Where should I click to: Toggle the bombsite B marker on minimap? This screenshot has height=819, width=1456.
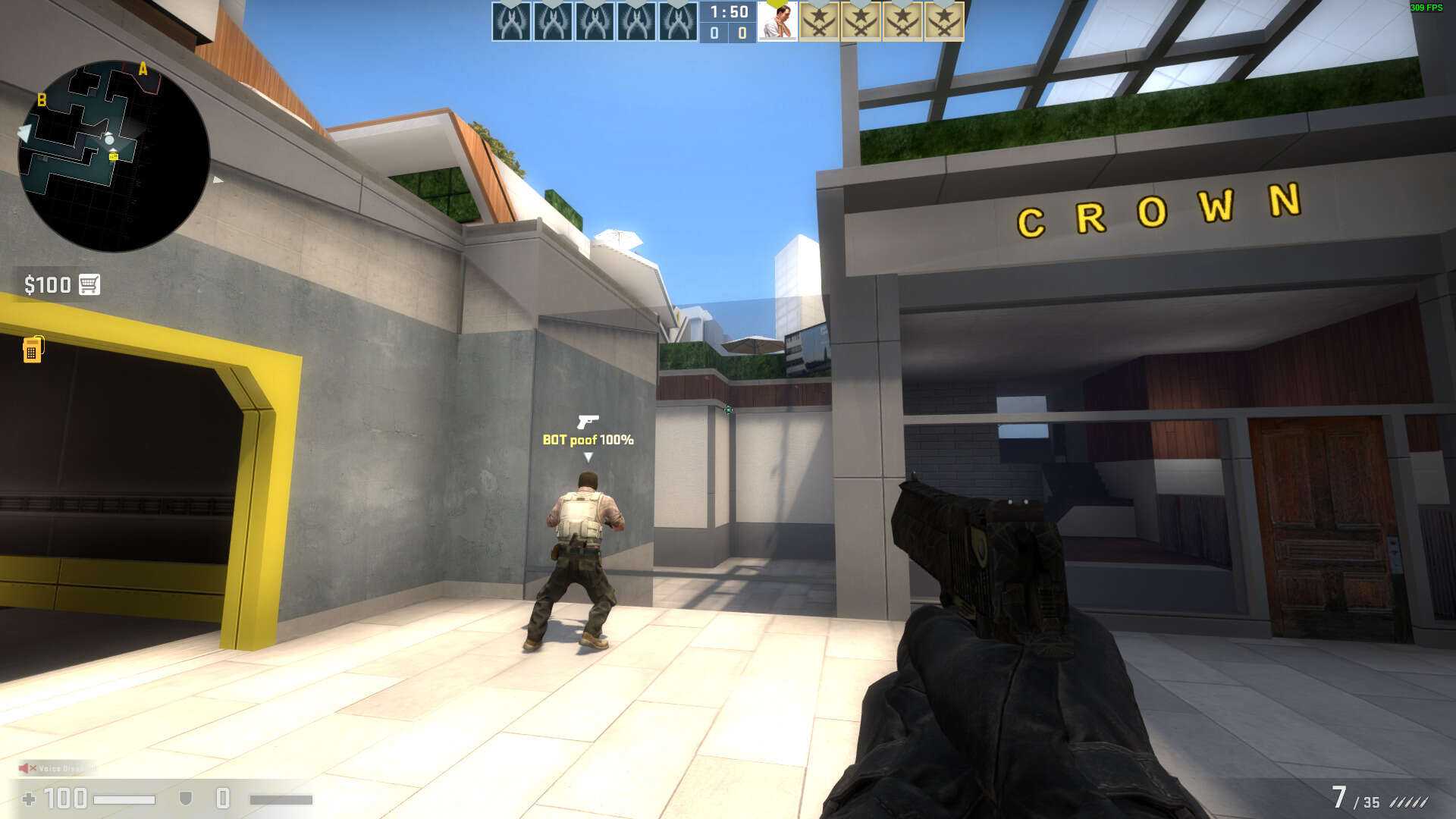click(42, 98)
